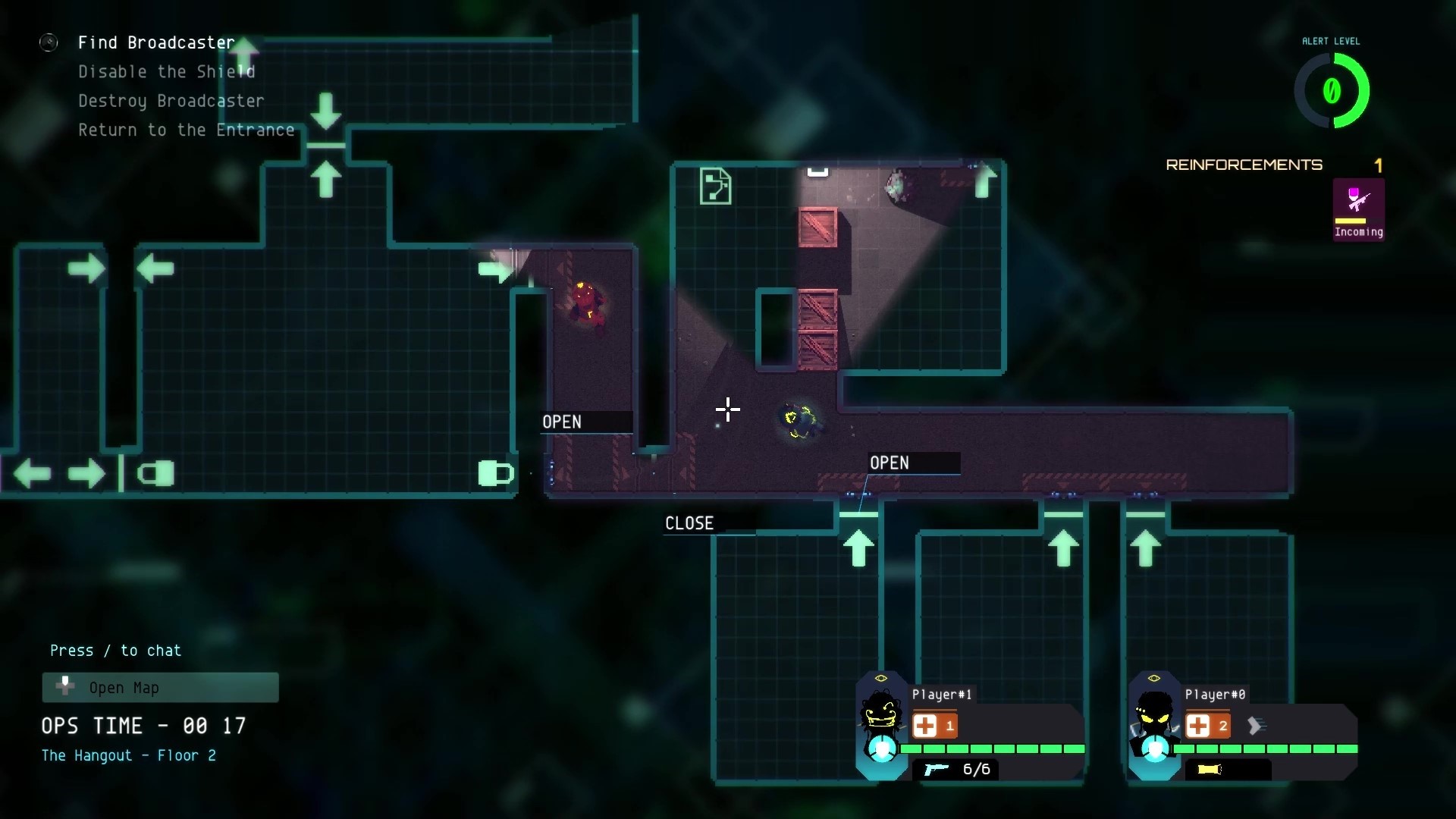Click Player#1's pistol icon with 6/6 ammo
Screen dimensions: 1456x819
[x=938, y=769]
